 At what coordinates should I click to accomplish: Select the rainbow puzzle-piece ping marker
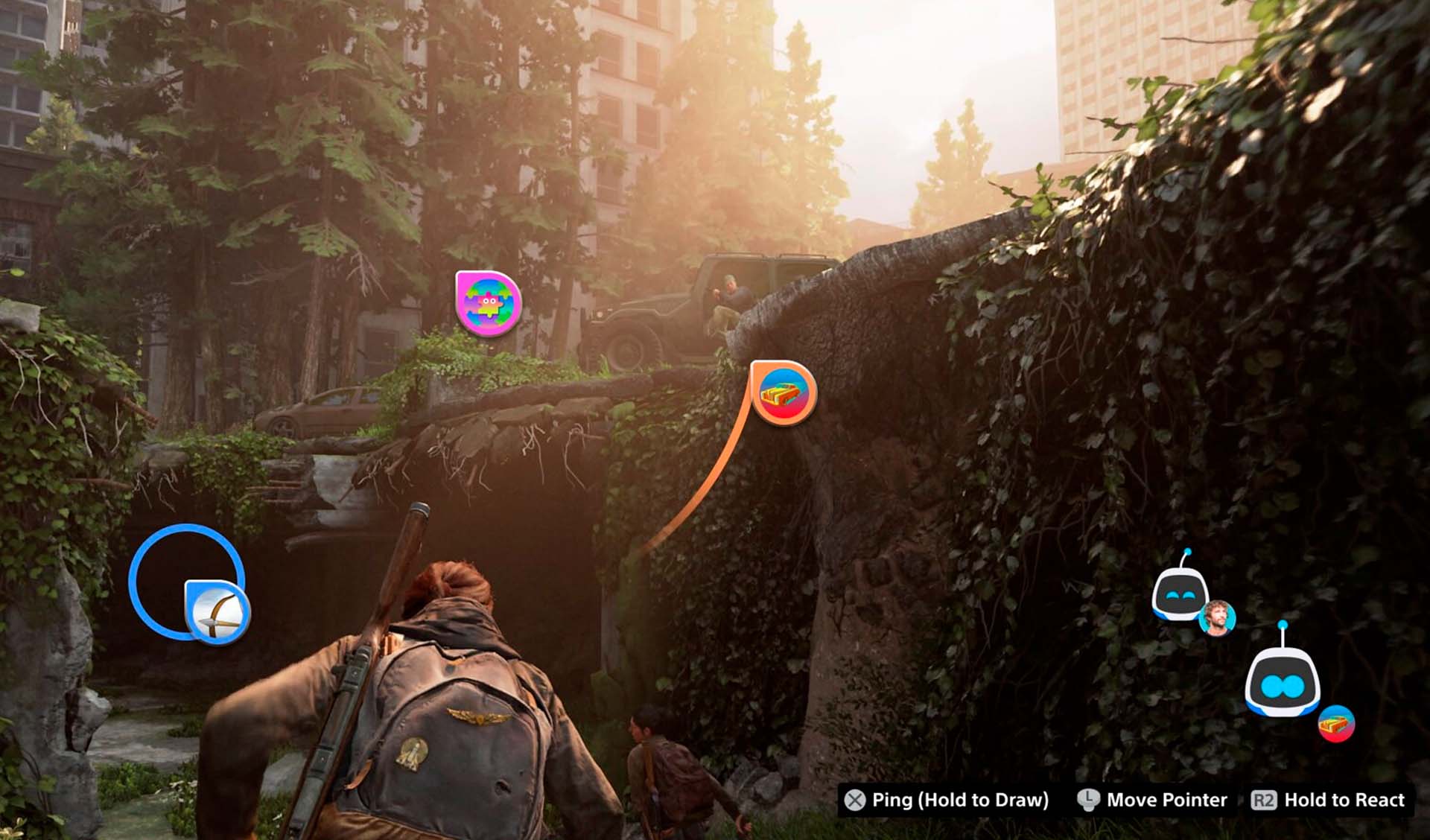pos(488,303)
